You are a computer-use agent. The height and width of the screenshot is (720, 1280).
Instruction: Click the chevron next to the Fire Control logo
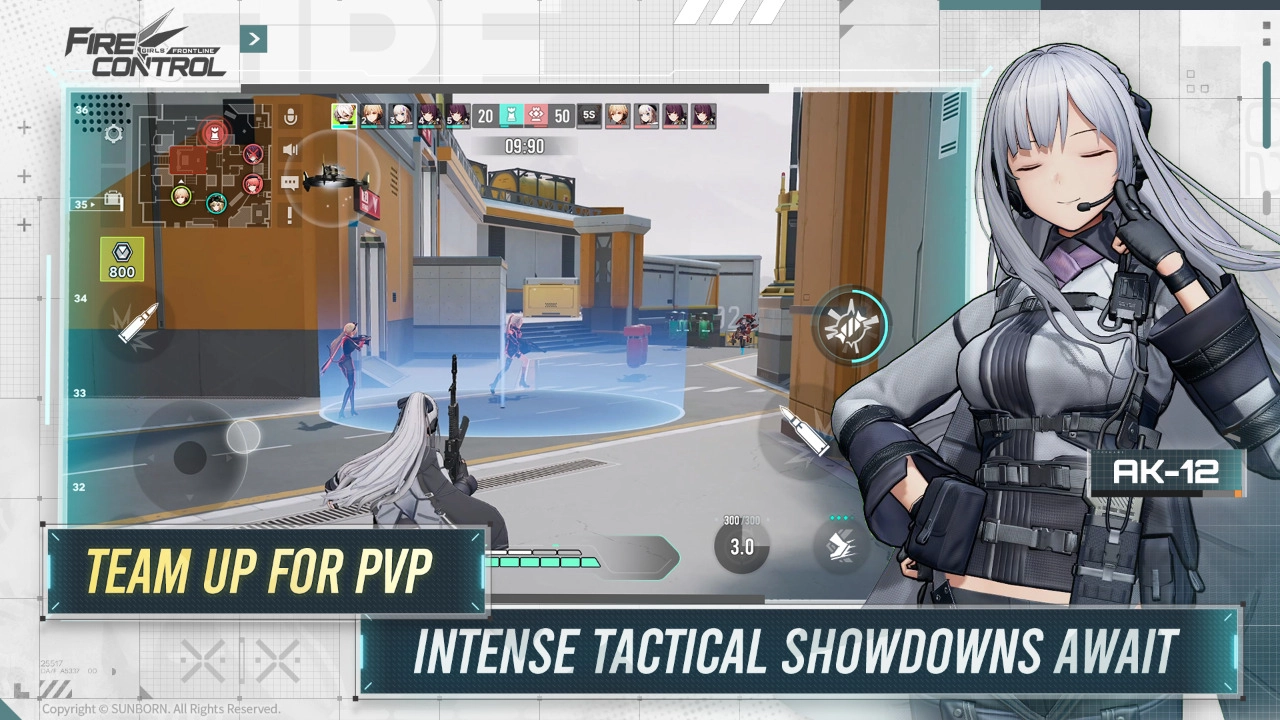point(254,39)
